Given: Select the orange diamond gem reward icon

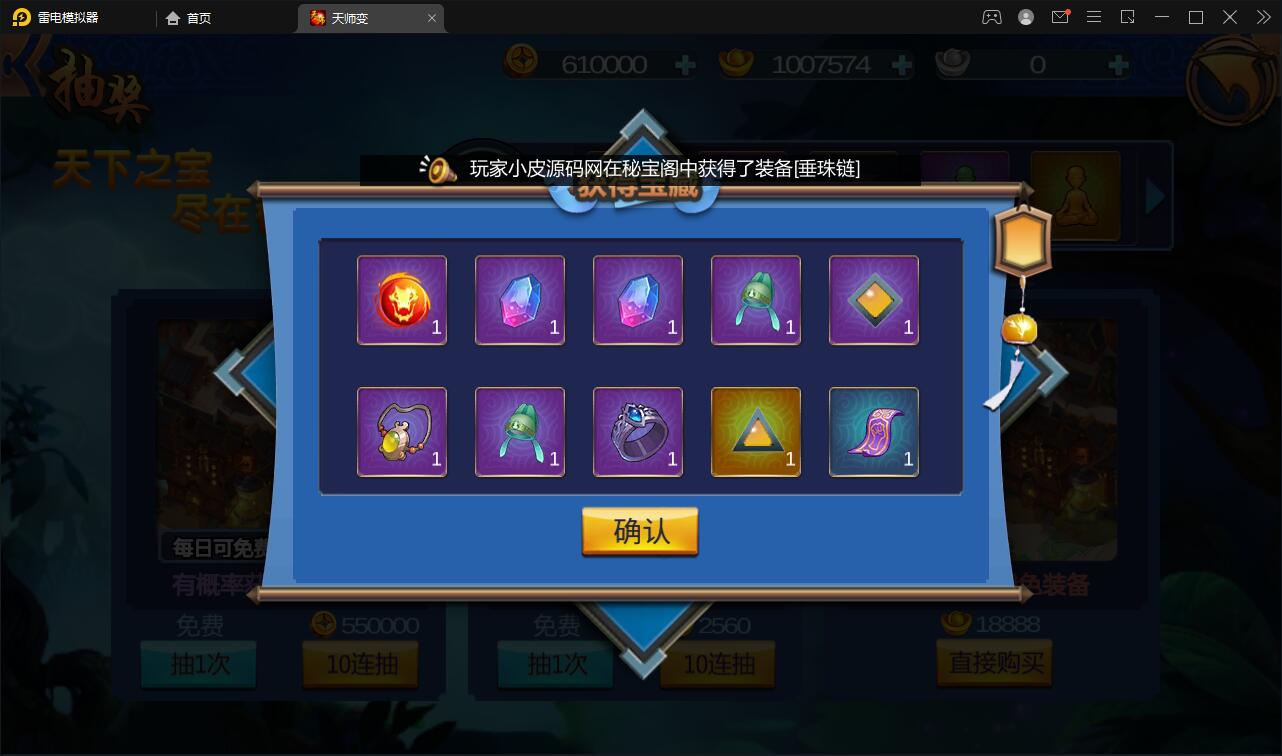Looking at the screenshot, I should point(873,299).
